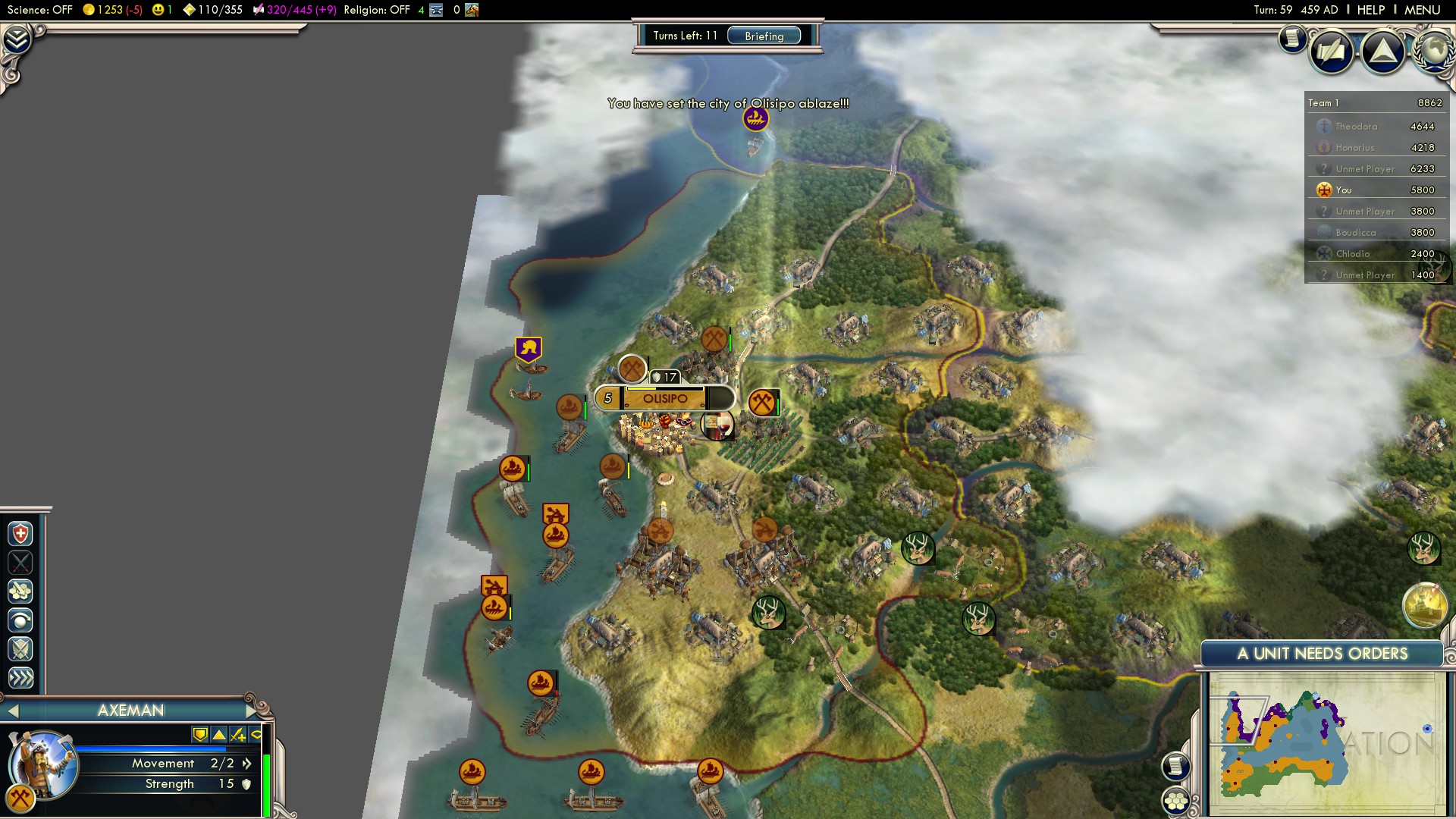Open the pyramid triangle button

click(x=1383, y=52)
